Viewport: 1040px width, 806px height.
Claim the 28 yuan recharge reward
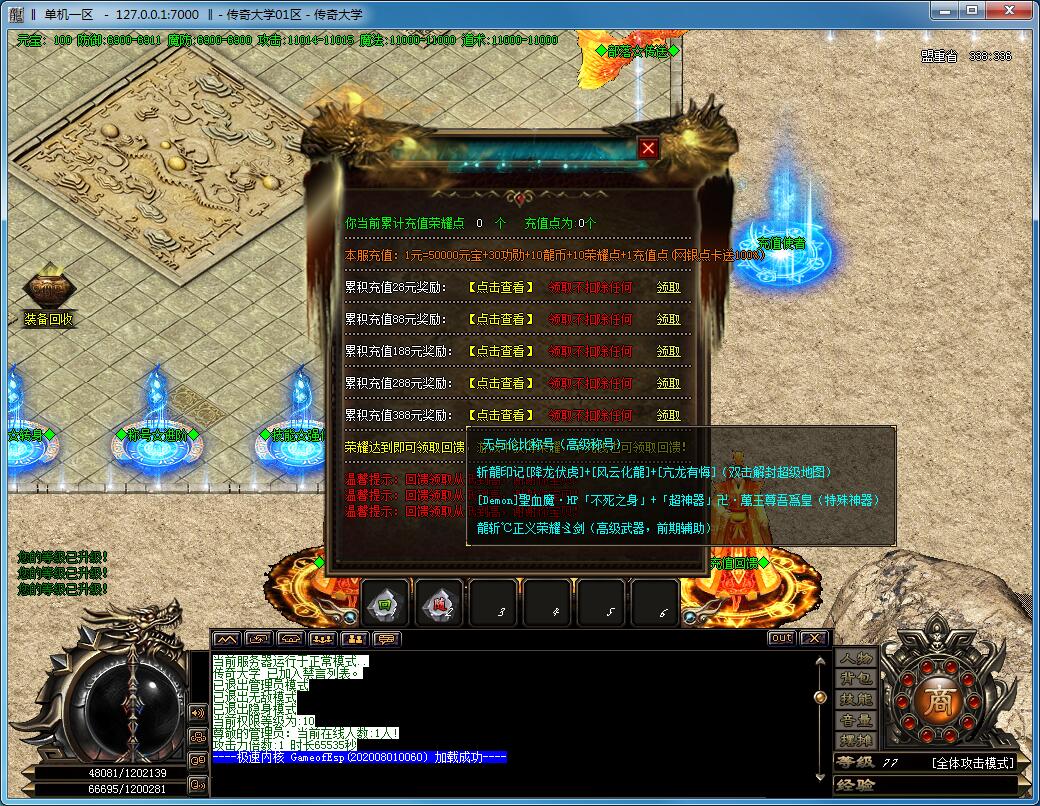click(668, 287)
